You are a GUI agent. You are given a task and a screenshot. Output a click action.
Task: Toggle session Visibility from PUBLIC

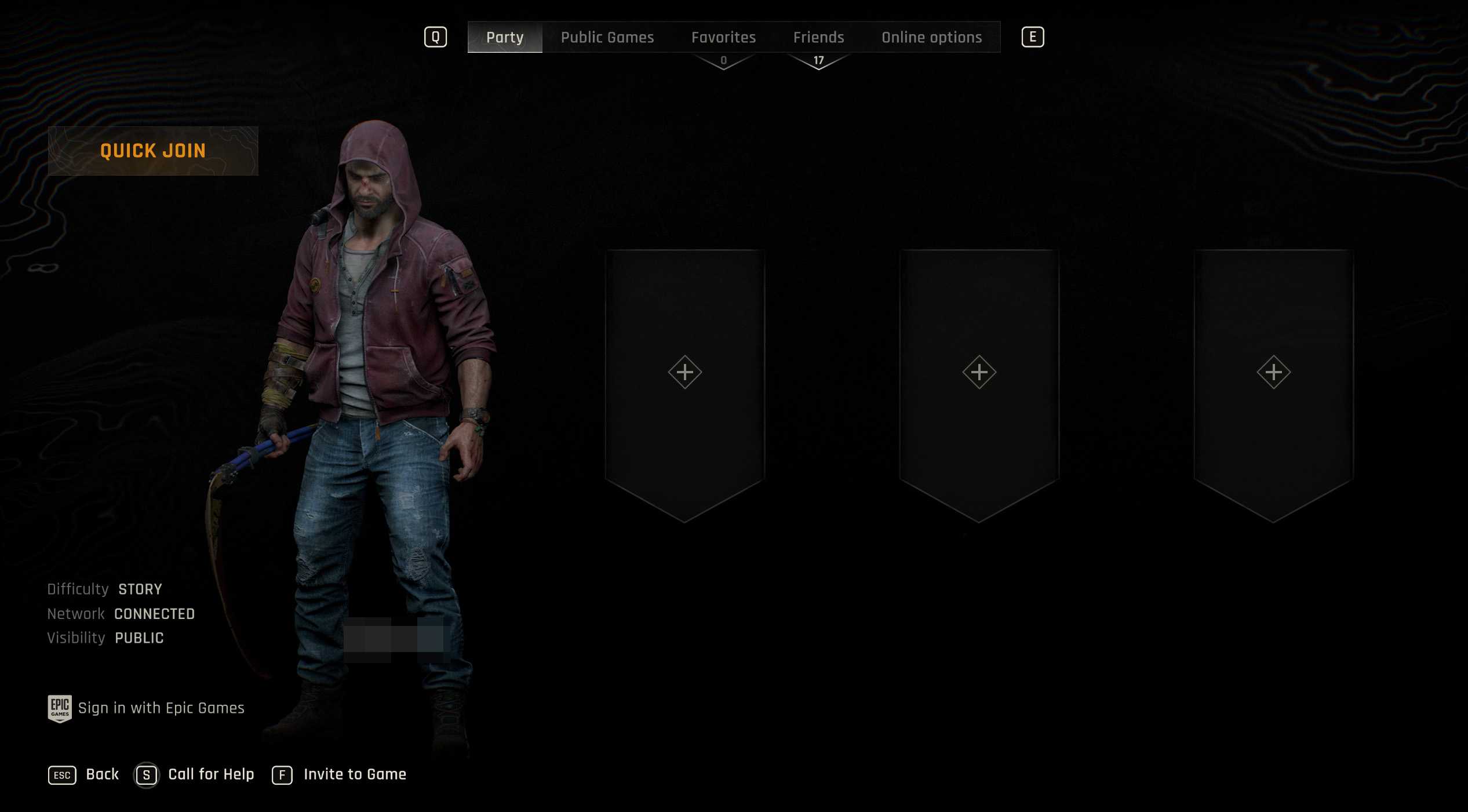139,638
